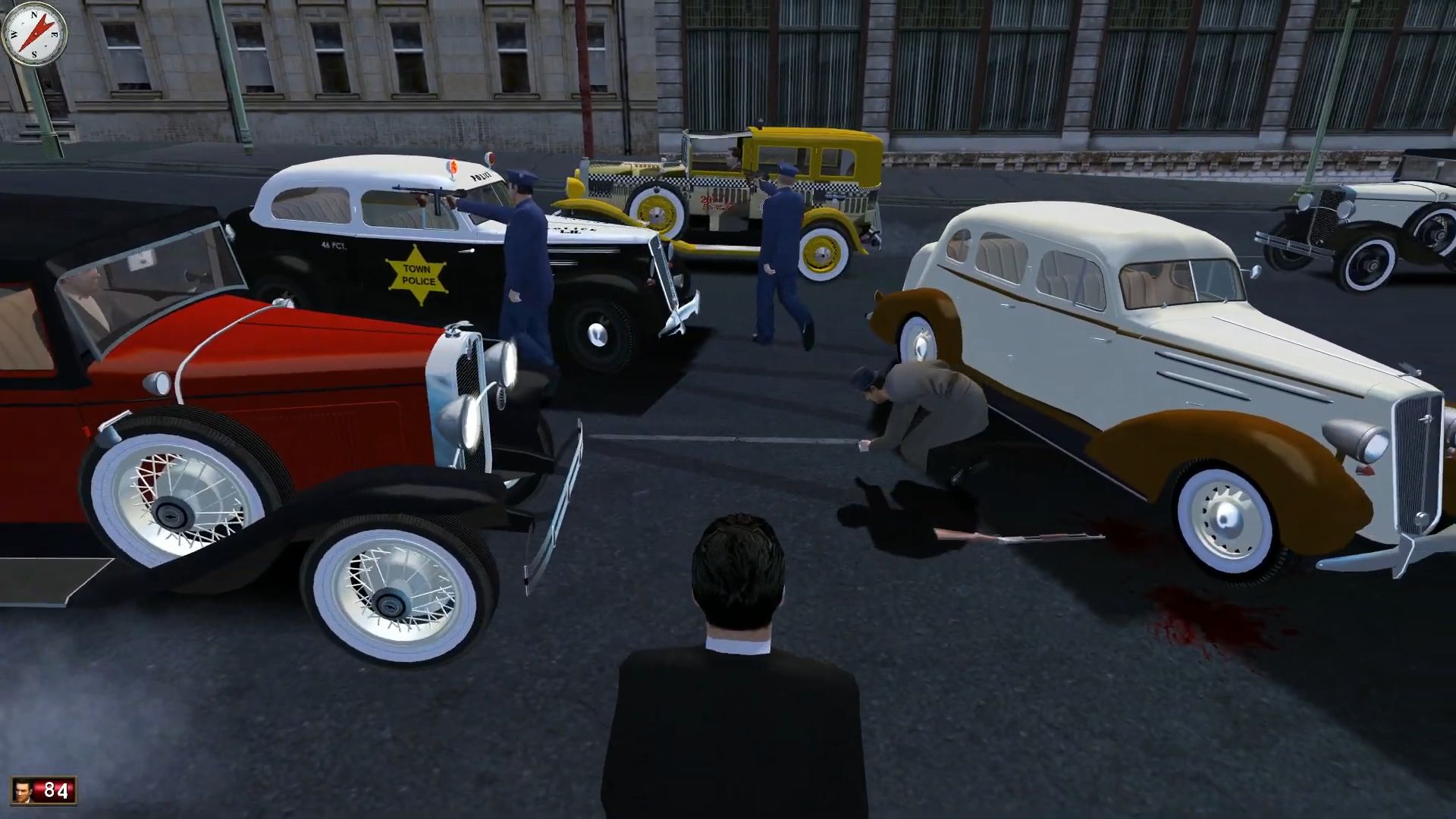The image size is (1456, 819).
Task: Click the compass in the corner
Action: point(34,34)
